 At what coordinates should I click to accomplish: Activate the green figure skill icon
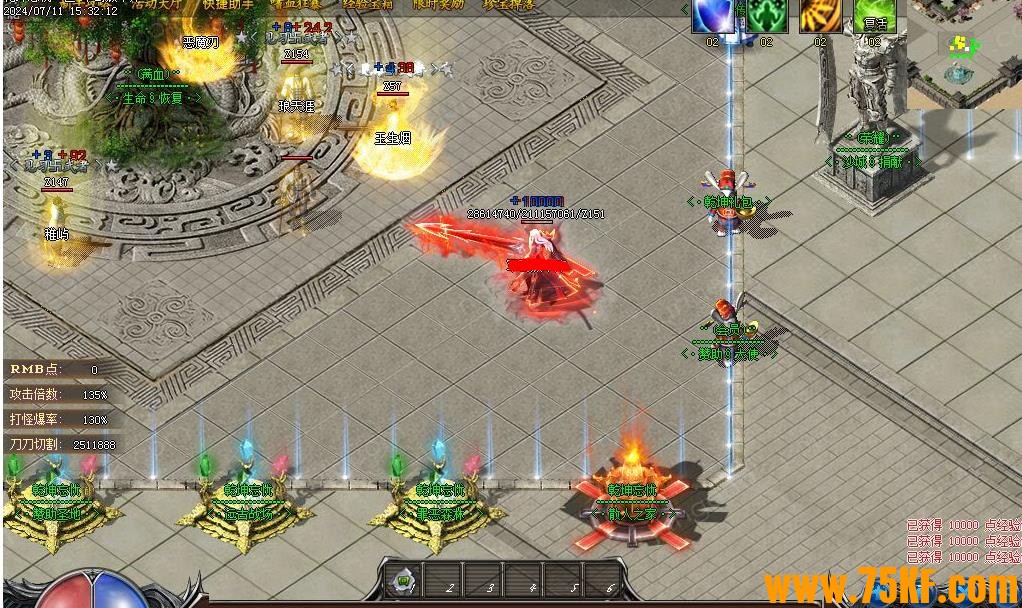[x=767, y=17]
